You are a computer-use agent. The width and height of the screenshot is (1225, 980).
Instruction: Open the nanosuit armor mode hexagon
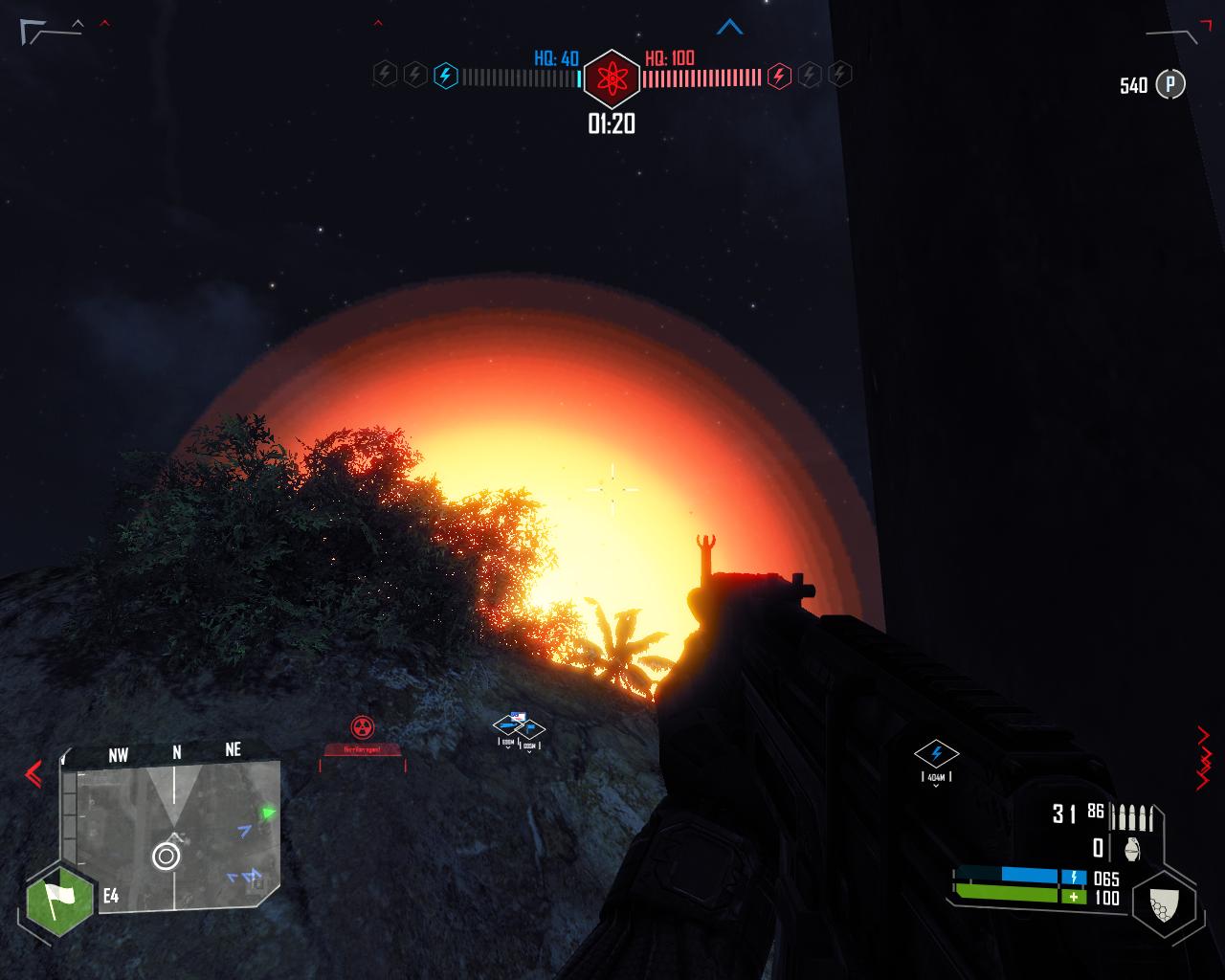[x=1163, y=902]
